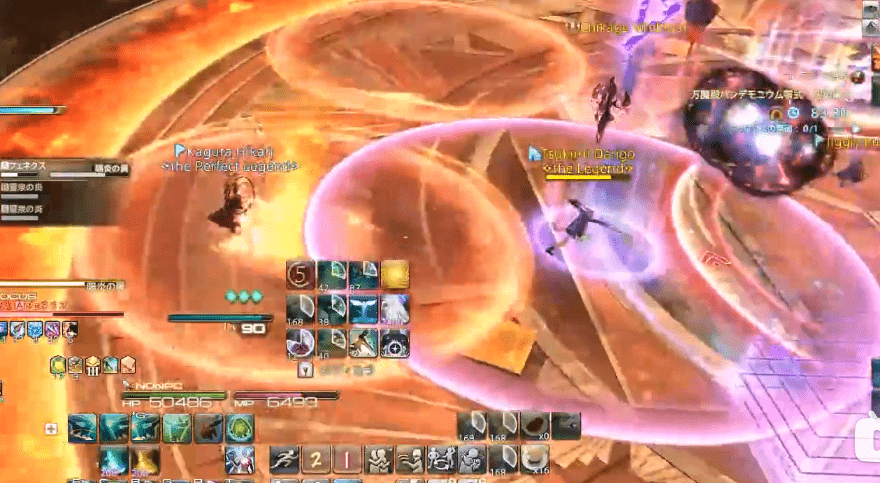The image size is (880, 483).
Task: Click the number 1 waymark icon
Action: point(347,460)
